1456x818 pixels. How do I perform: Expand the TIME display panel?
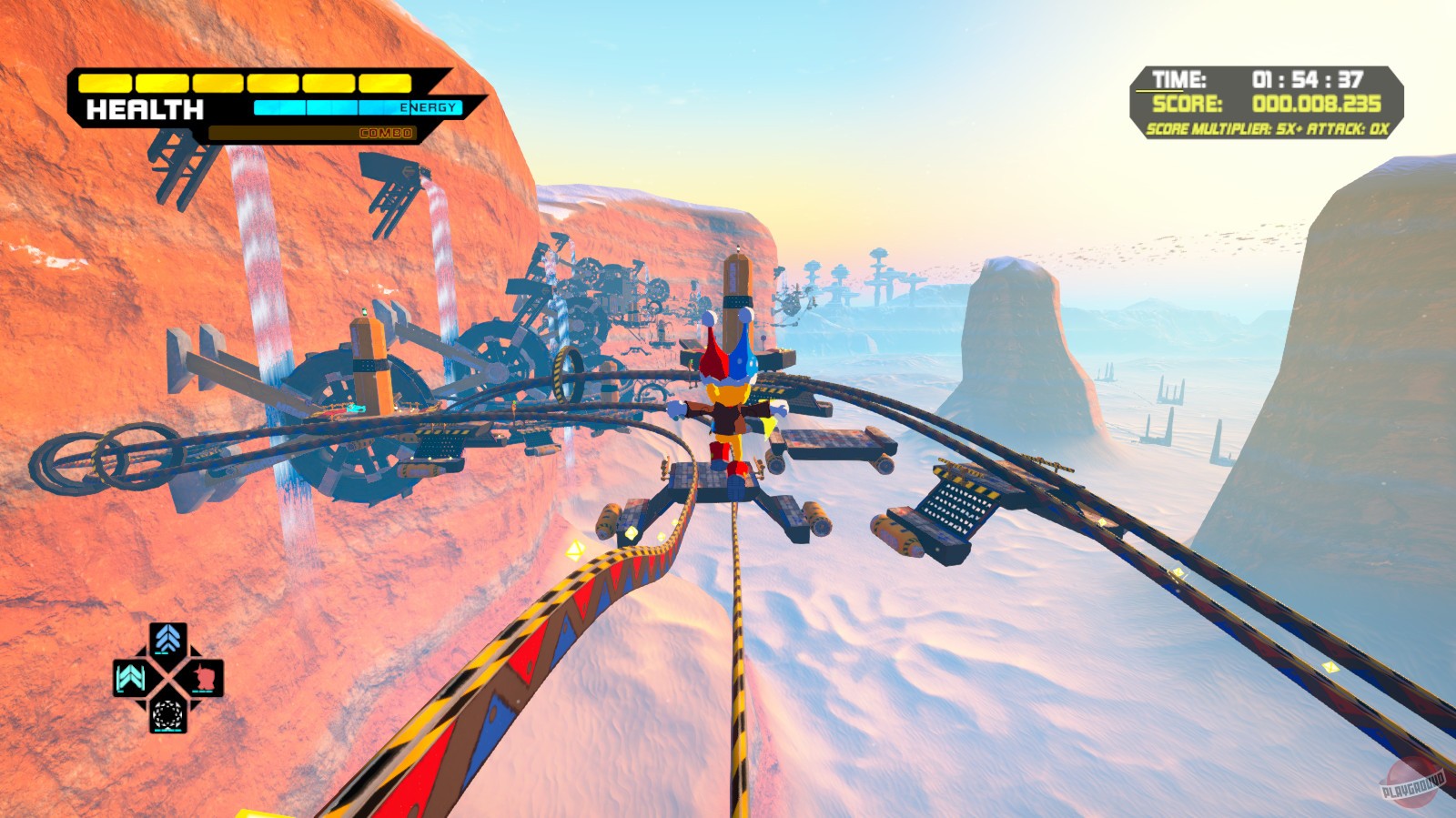tap(1178, 79)
